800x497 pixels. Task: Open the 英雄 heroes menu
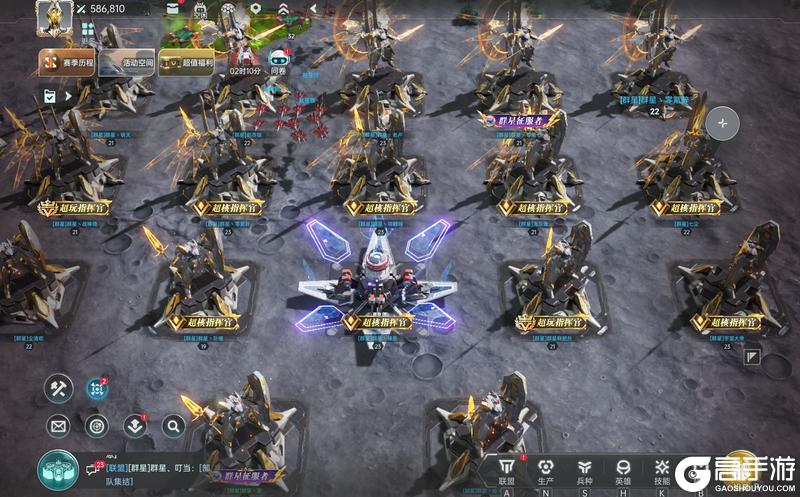[624, 470]
